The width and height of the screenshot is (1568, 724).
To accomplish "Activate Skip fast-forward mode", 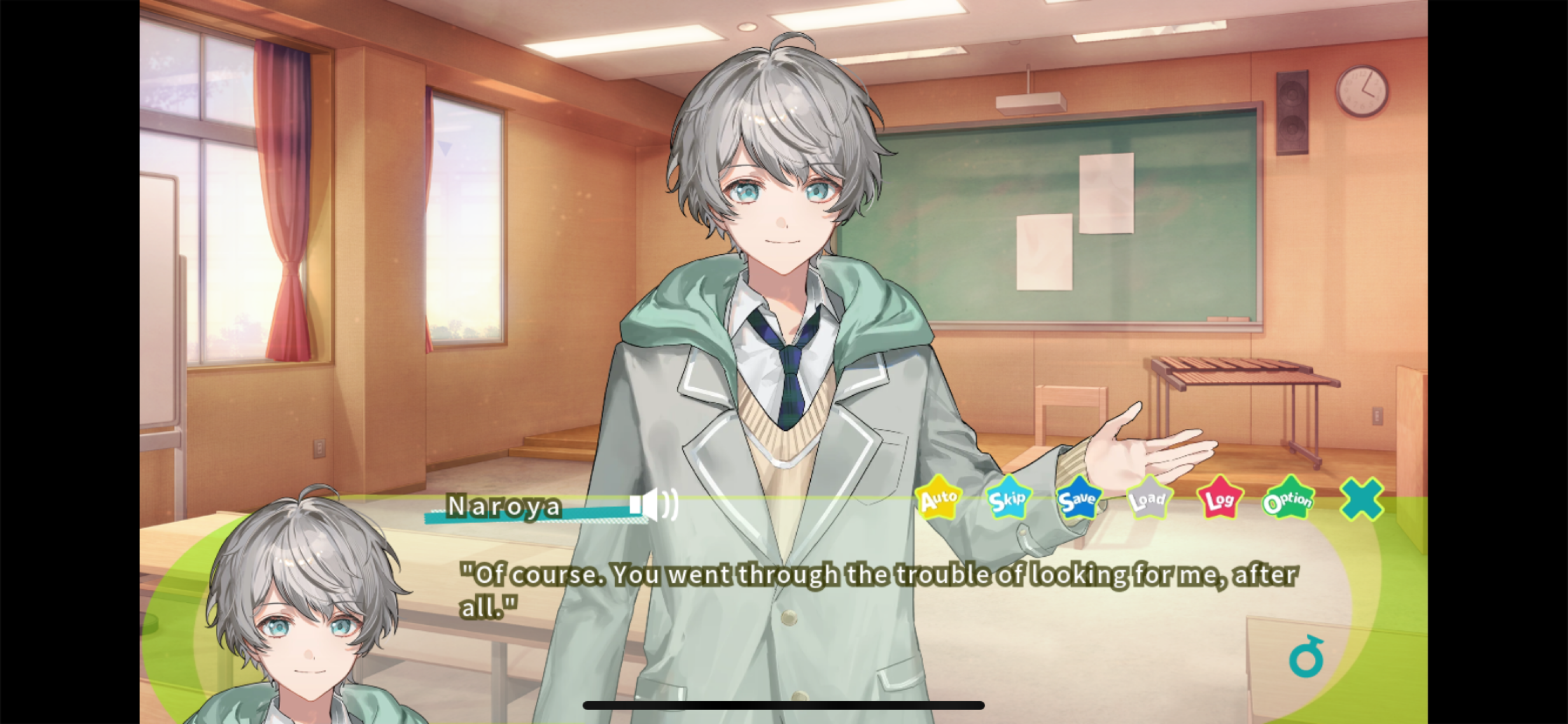I will point(1007,500).
